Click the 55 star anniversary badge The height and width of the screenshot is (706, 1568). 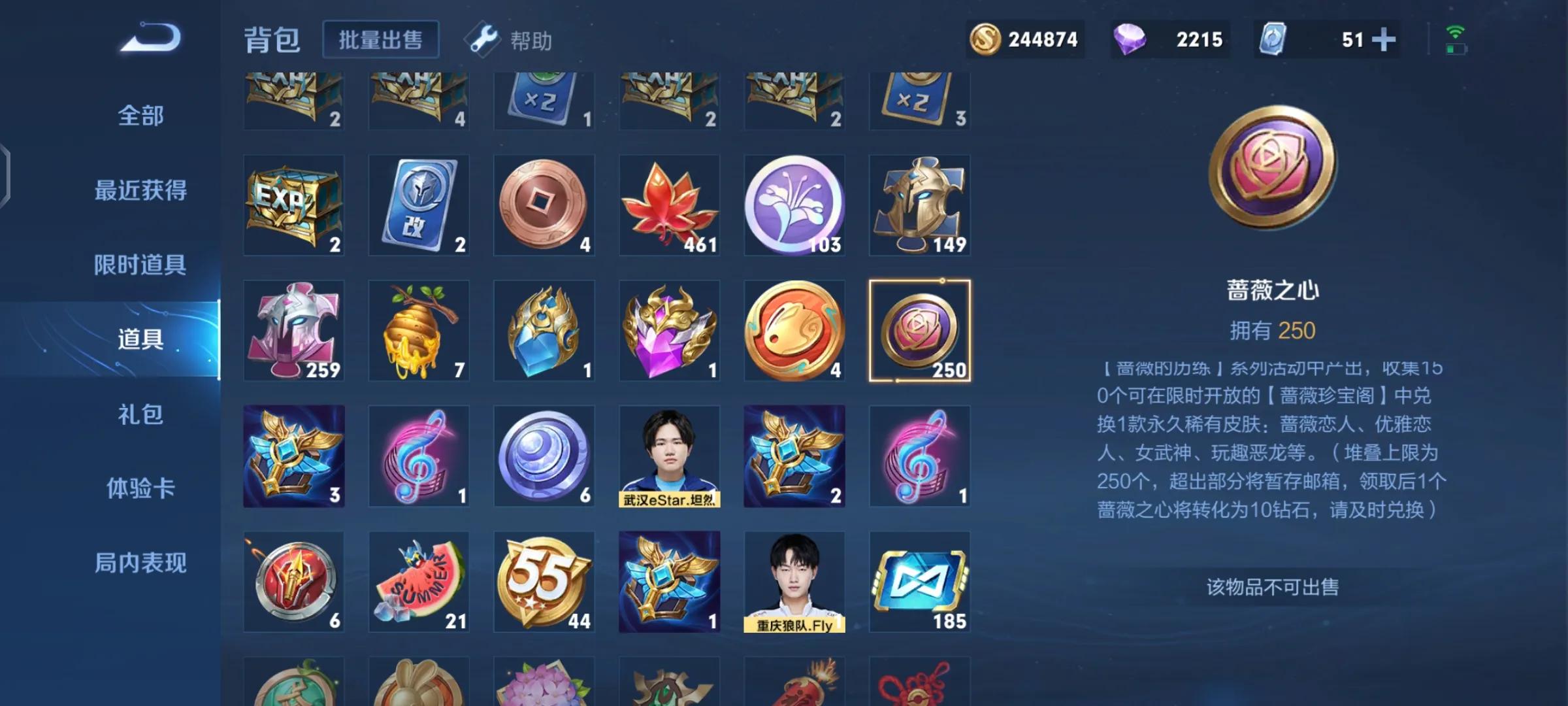pyautogui.click(x=544, y=579)
